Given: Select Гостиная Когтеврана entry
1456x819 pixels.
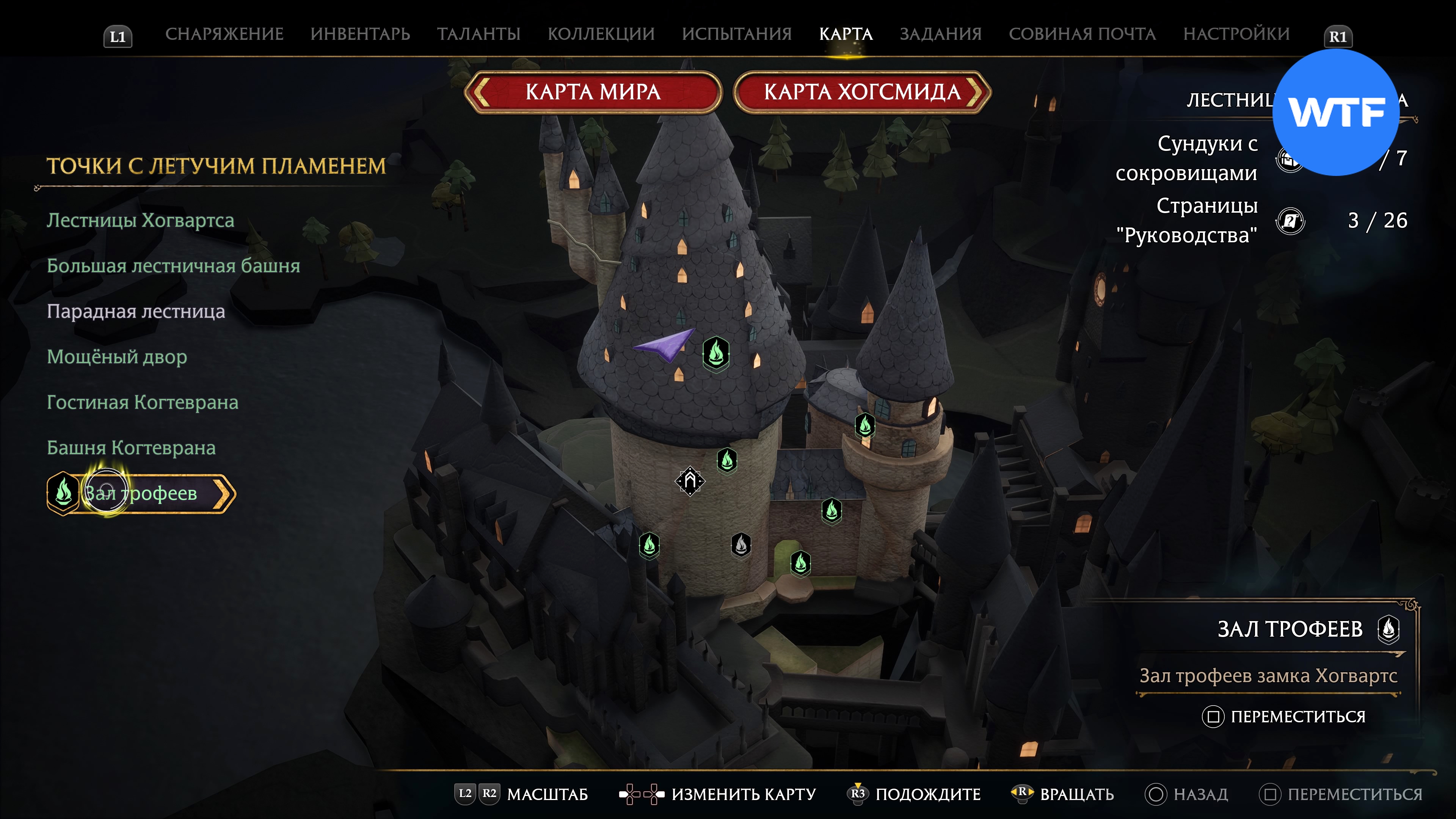Looking at the screenshot, I should (143, 402).
